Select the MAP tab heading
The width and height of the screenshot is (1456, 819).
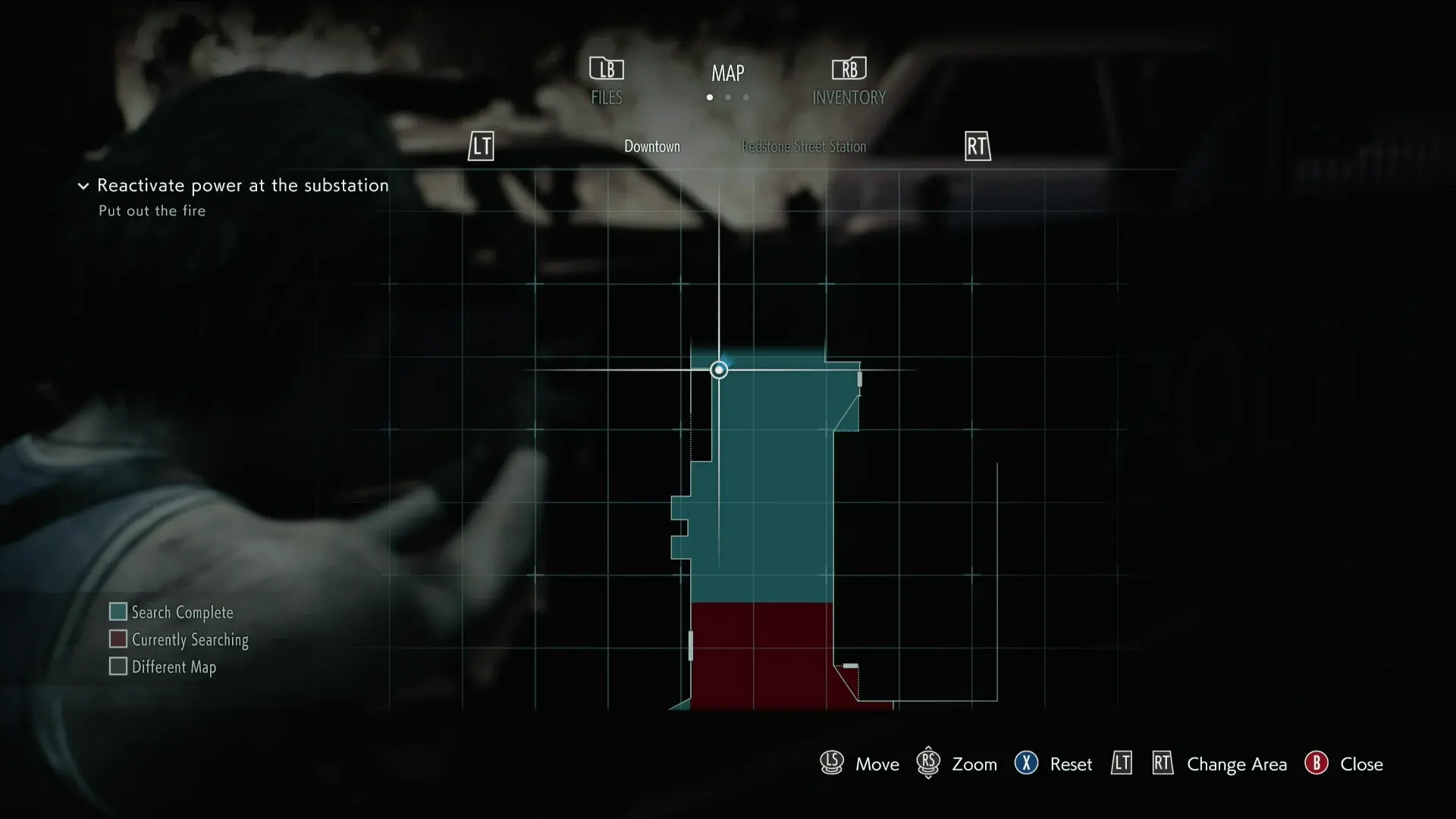click(727, 74)
